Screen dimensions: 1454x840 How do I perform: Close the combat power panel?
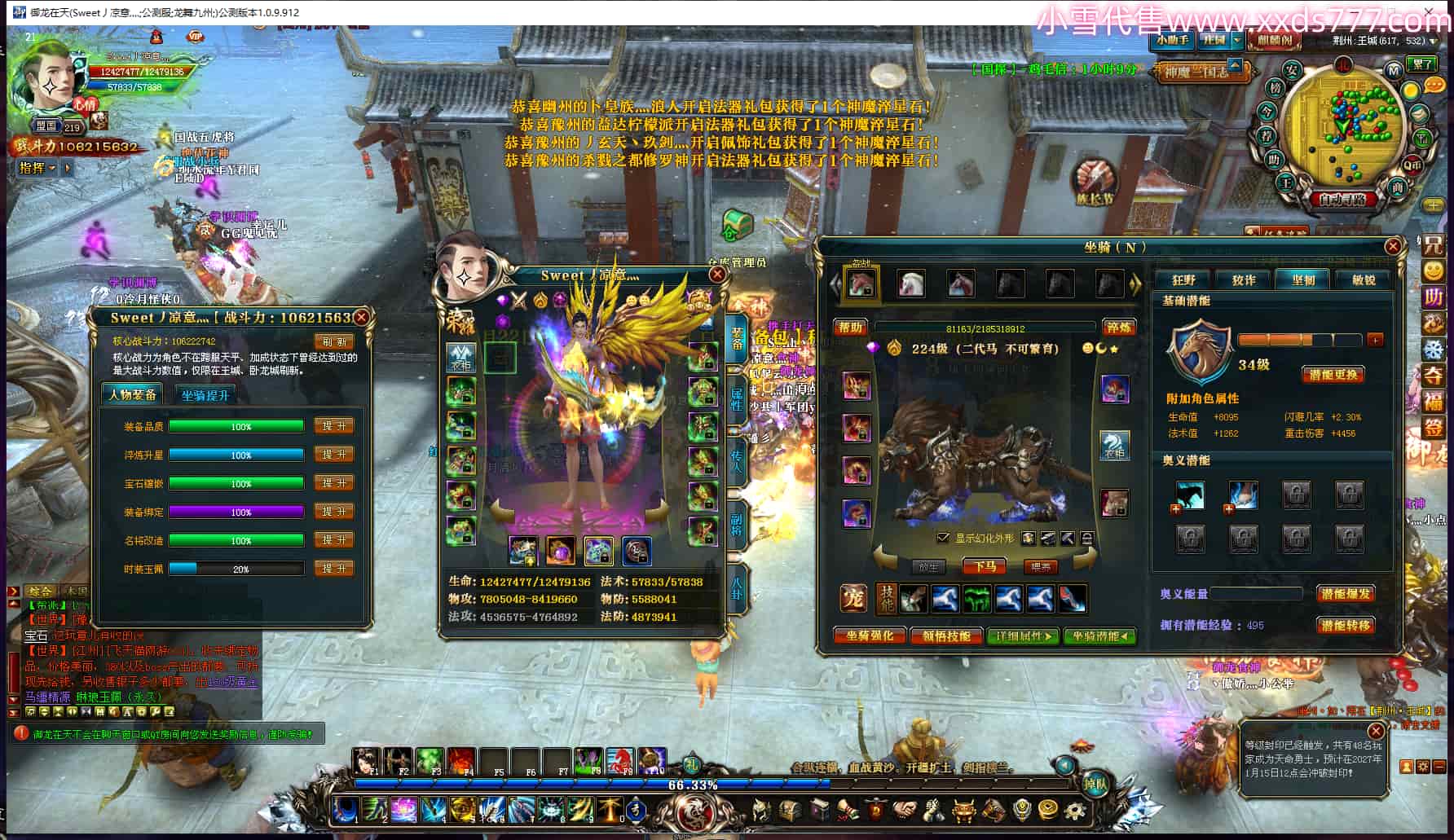pyautogui.click(x=361, y=318)
